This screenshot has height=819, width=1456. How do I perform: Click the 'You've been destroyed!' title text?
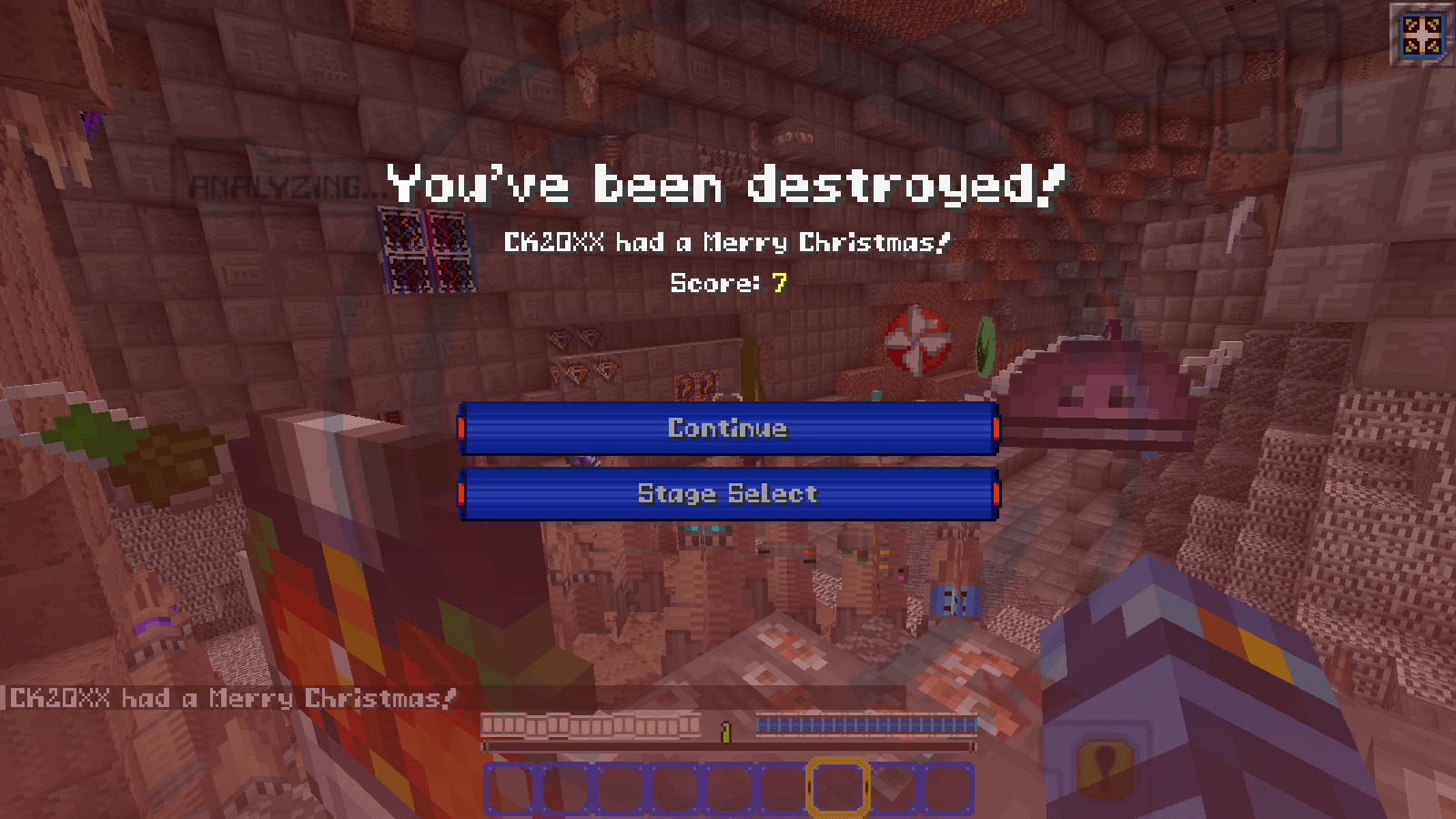[x=725, y=184]
